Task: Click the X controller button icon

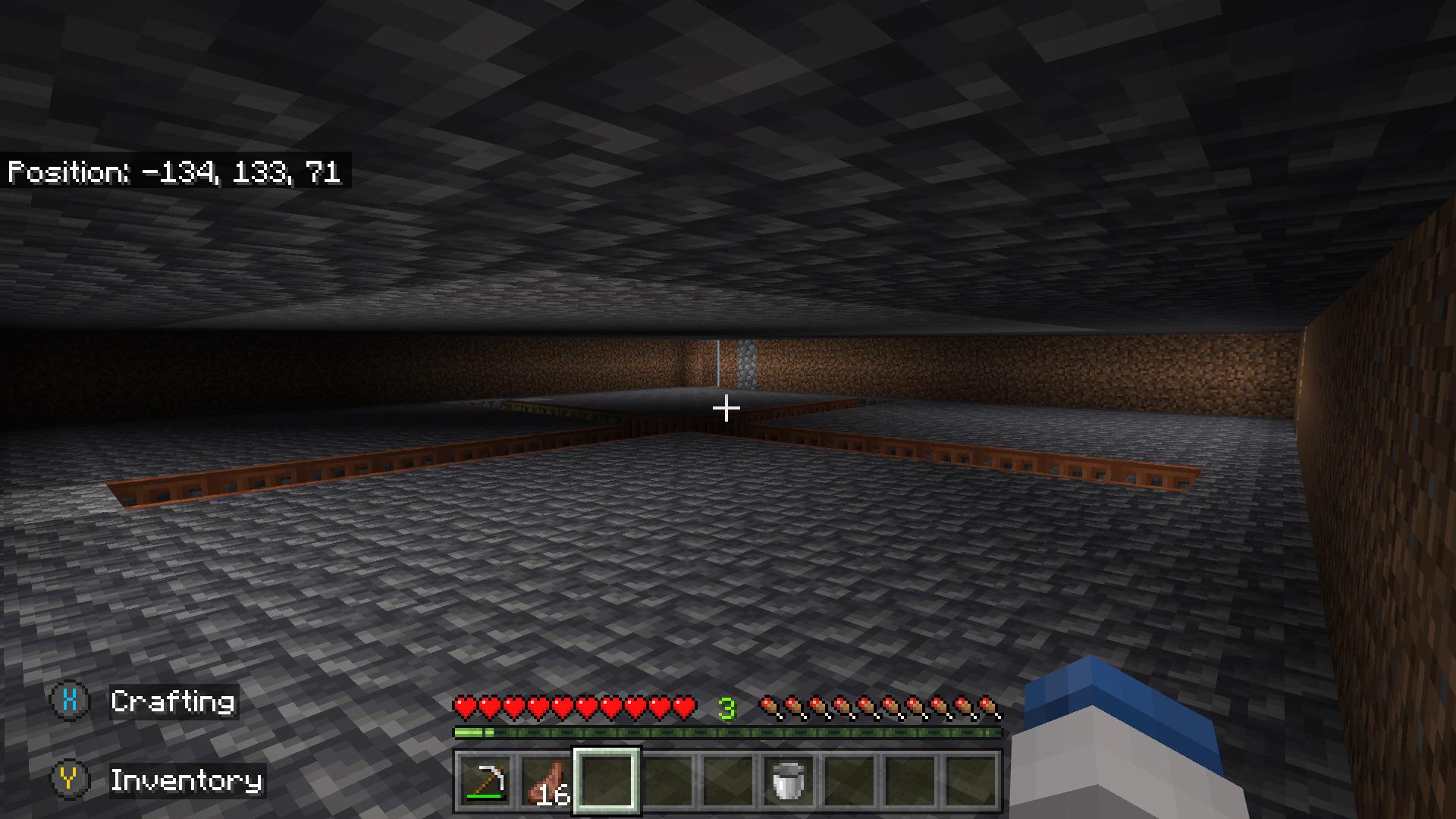Action: pyautogui.click(x=69, y=702)
